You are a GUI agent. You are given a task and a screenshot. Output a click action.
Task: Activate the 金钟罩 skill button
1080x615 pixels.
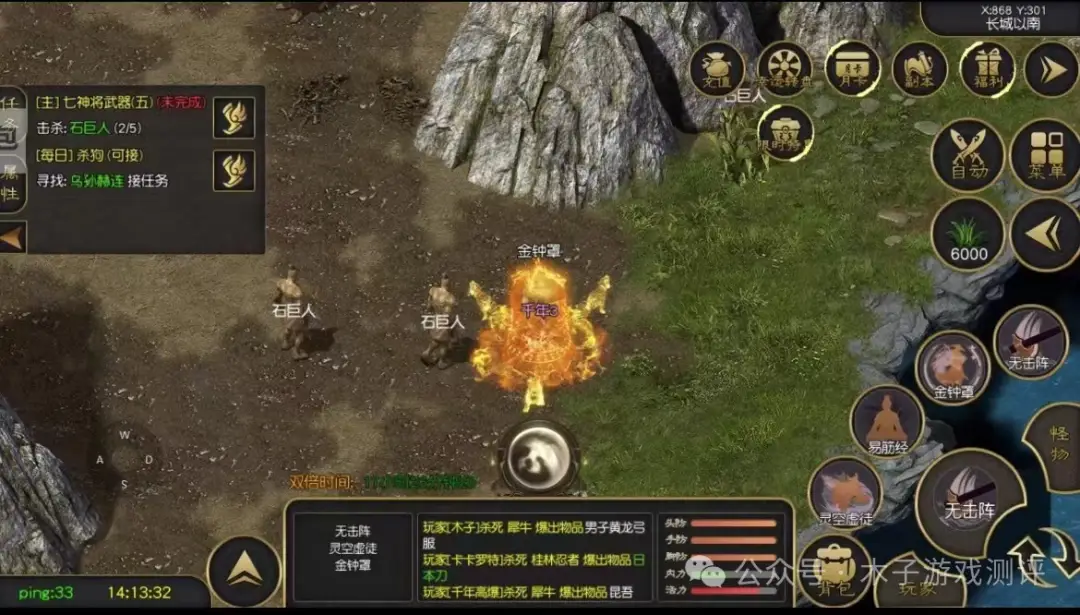[952, 368]
